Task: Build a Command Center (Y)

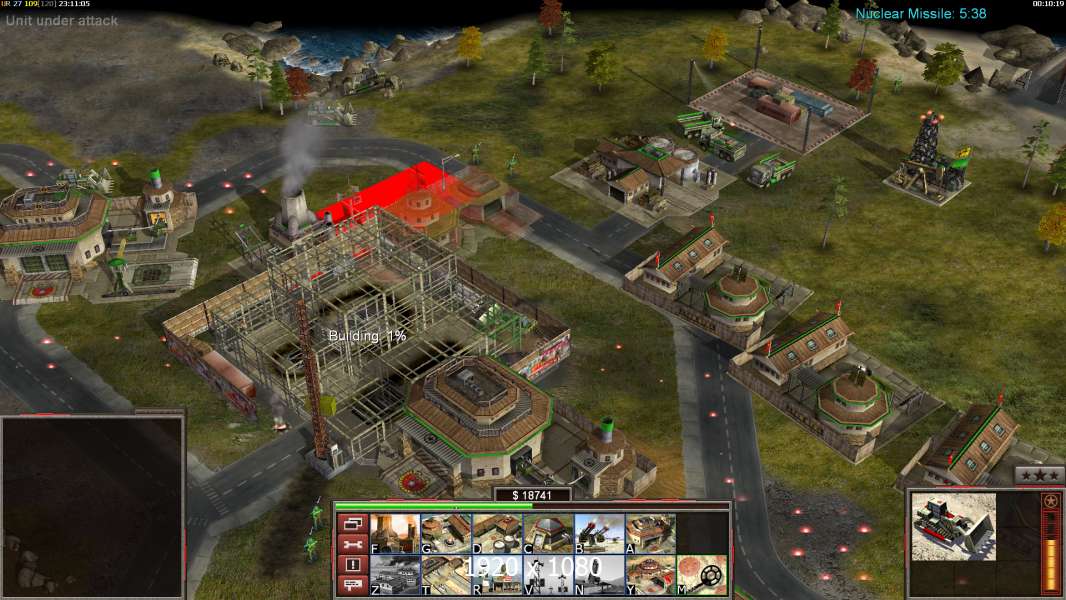Action: pos(650,575)
